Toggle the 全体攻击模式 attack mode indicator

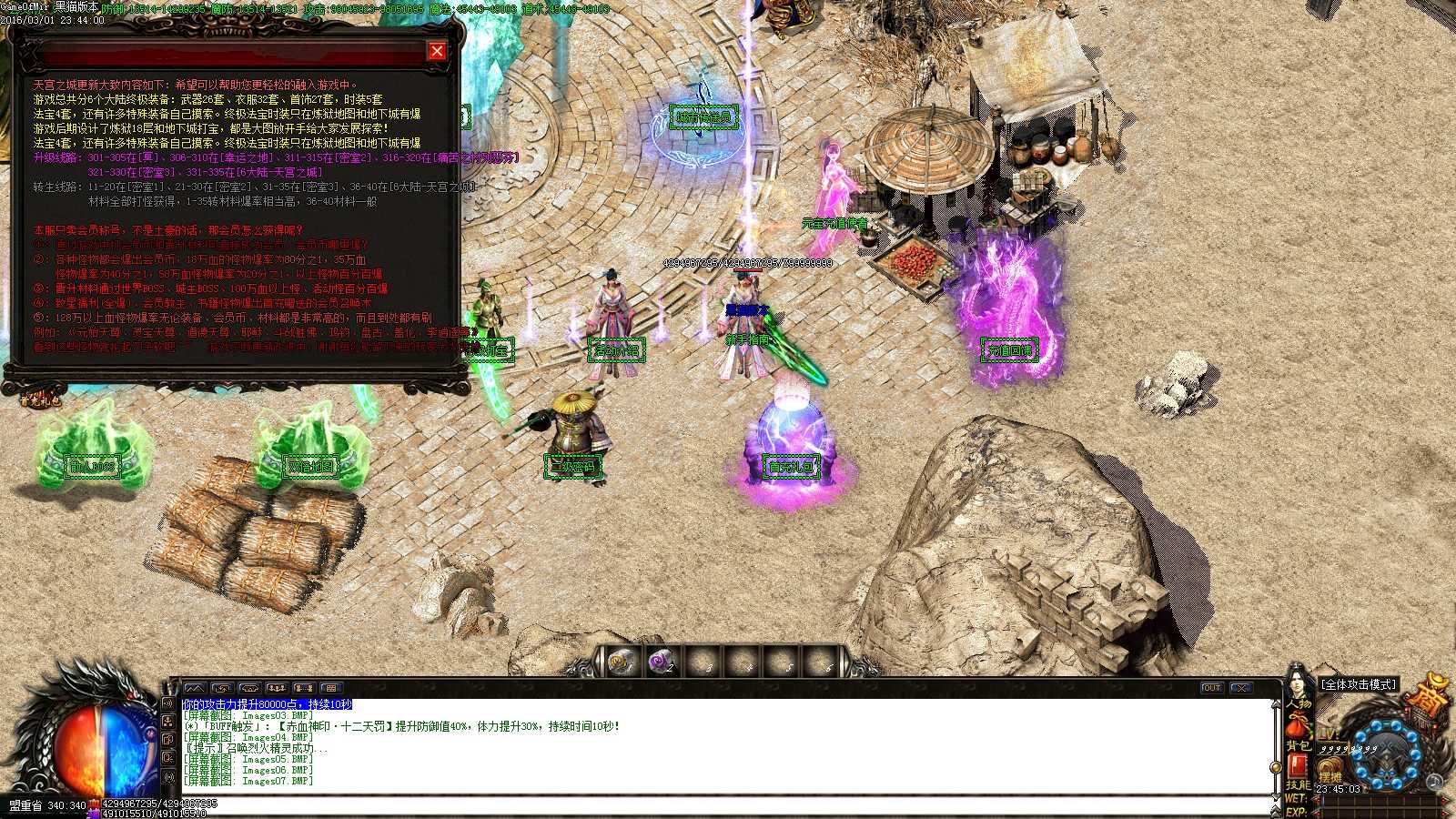pyautogui.click(x=1360, y=683)
